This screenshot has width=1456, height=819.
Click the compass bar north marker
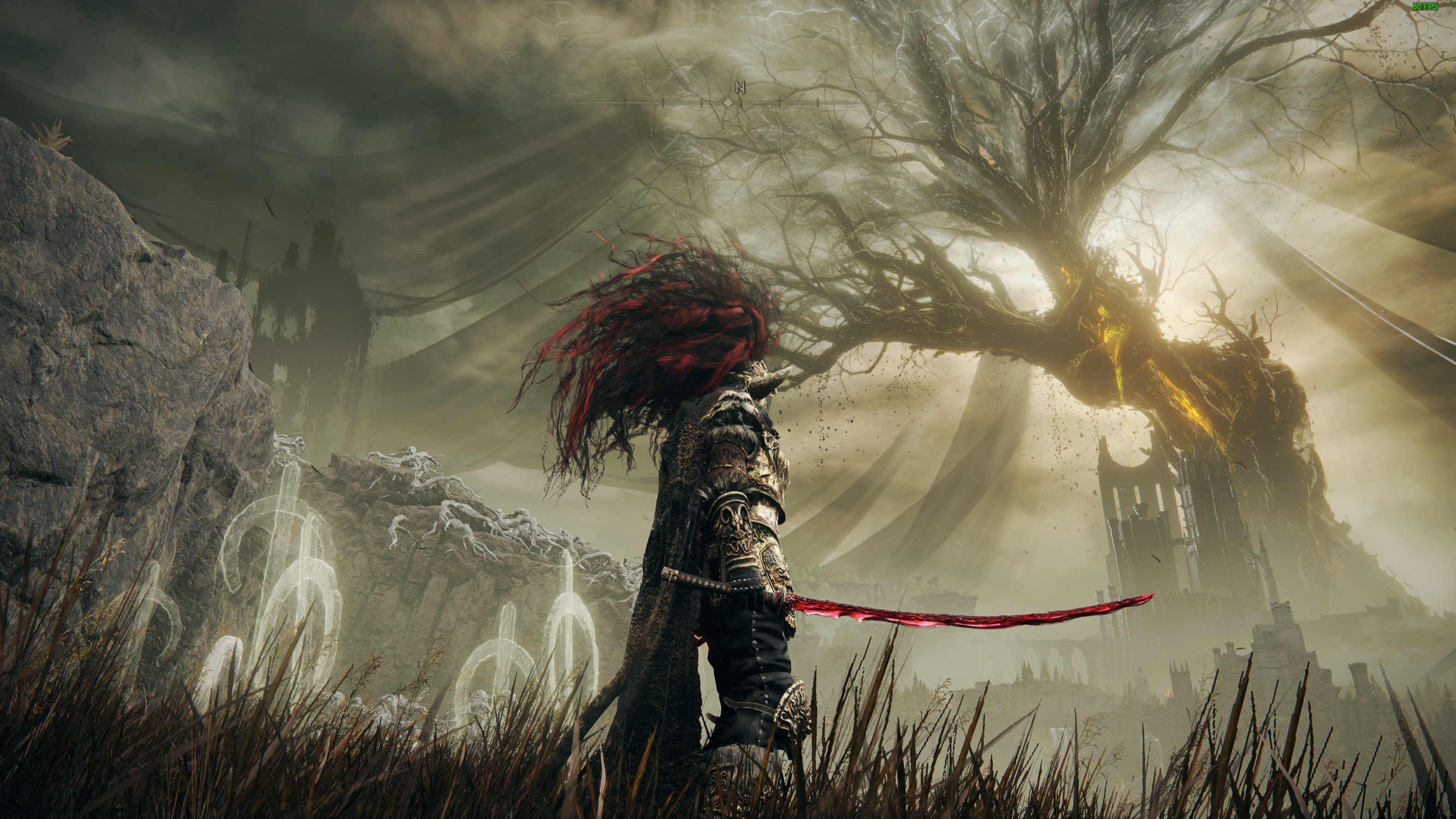point(741,88)
